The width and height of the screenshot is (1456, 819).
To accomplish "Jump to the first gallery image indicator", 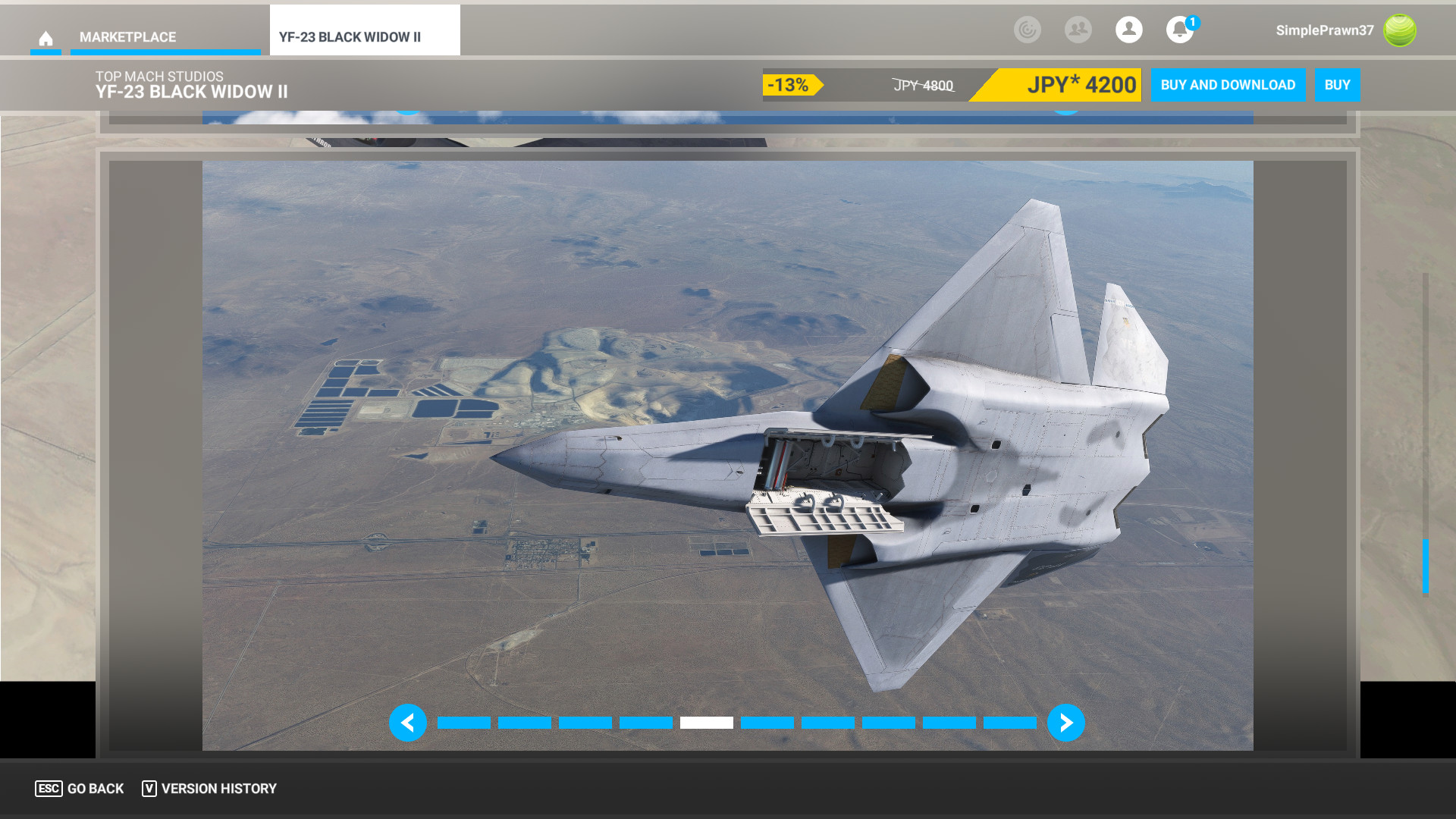I will click(463, 723).
